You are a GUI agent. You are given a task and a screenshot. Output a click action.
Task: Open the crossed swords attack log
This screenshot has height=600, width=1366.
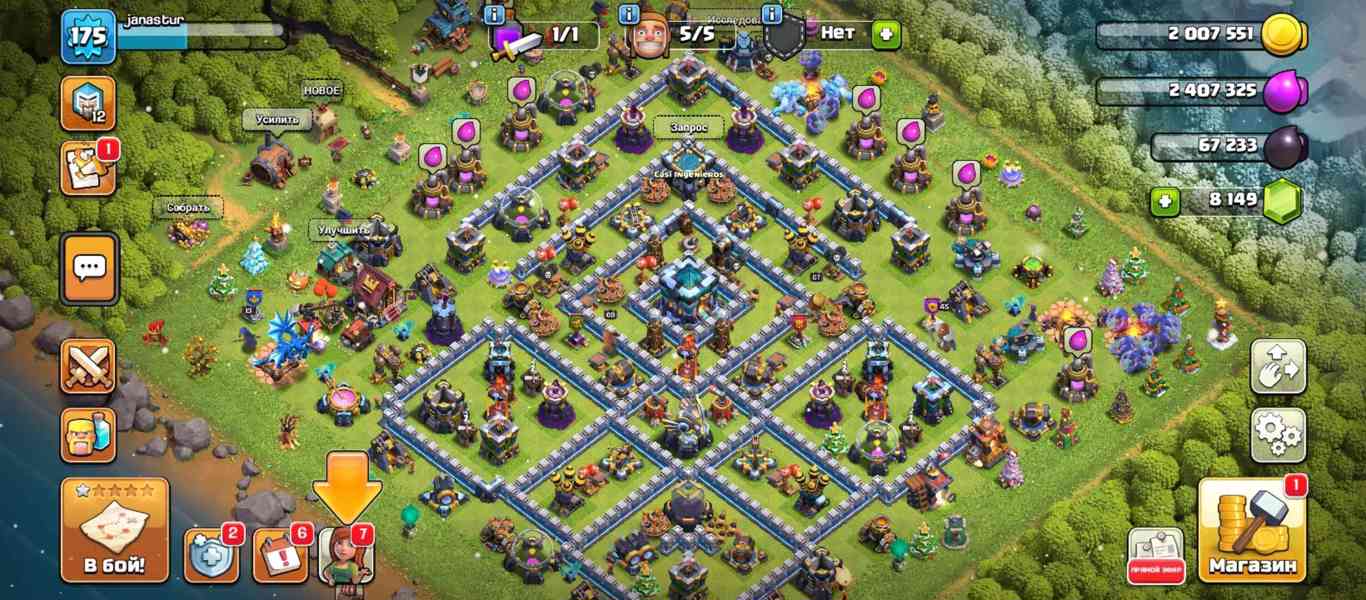[x=88, y=366]
